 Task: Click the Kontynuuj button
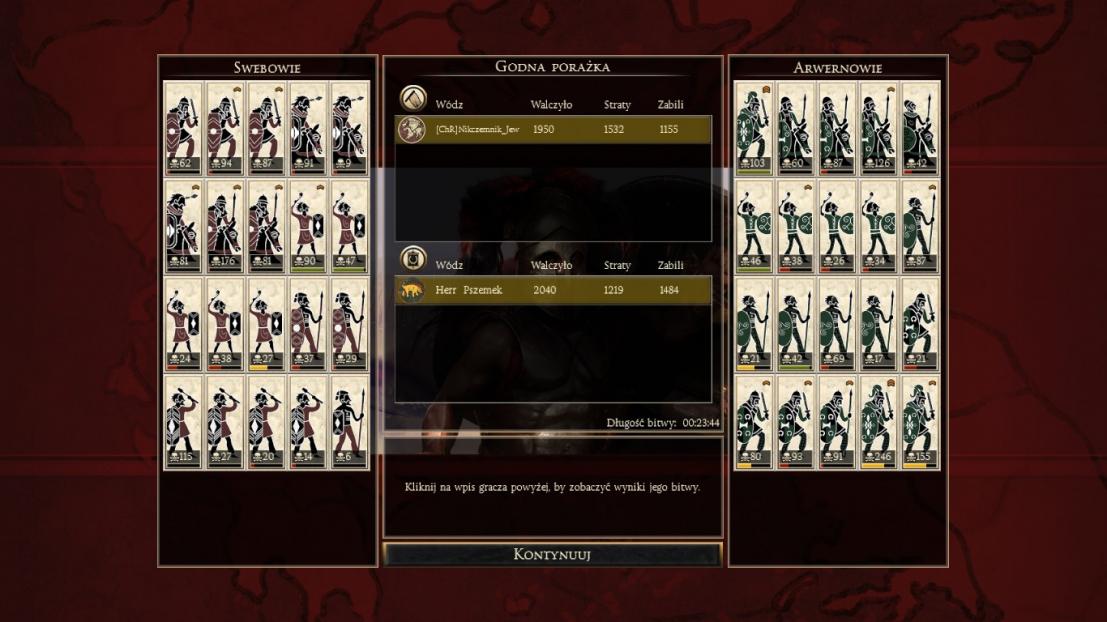coord(552,554)
